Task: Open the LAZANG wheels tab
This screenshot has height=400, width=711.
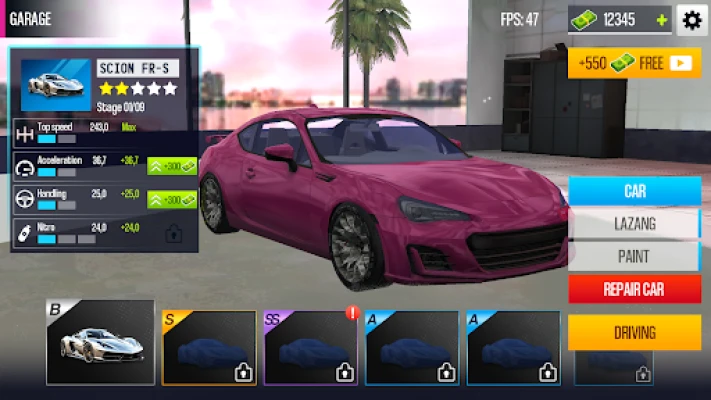Action: [634, 224]
